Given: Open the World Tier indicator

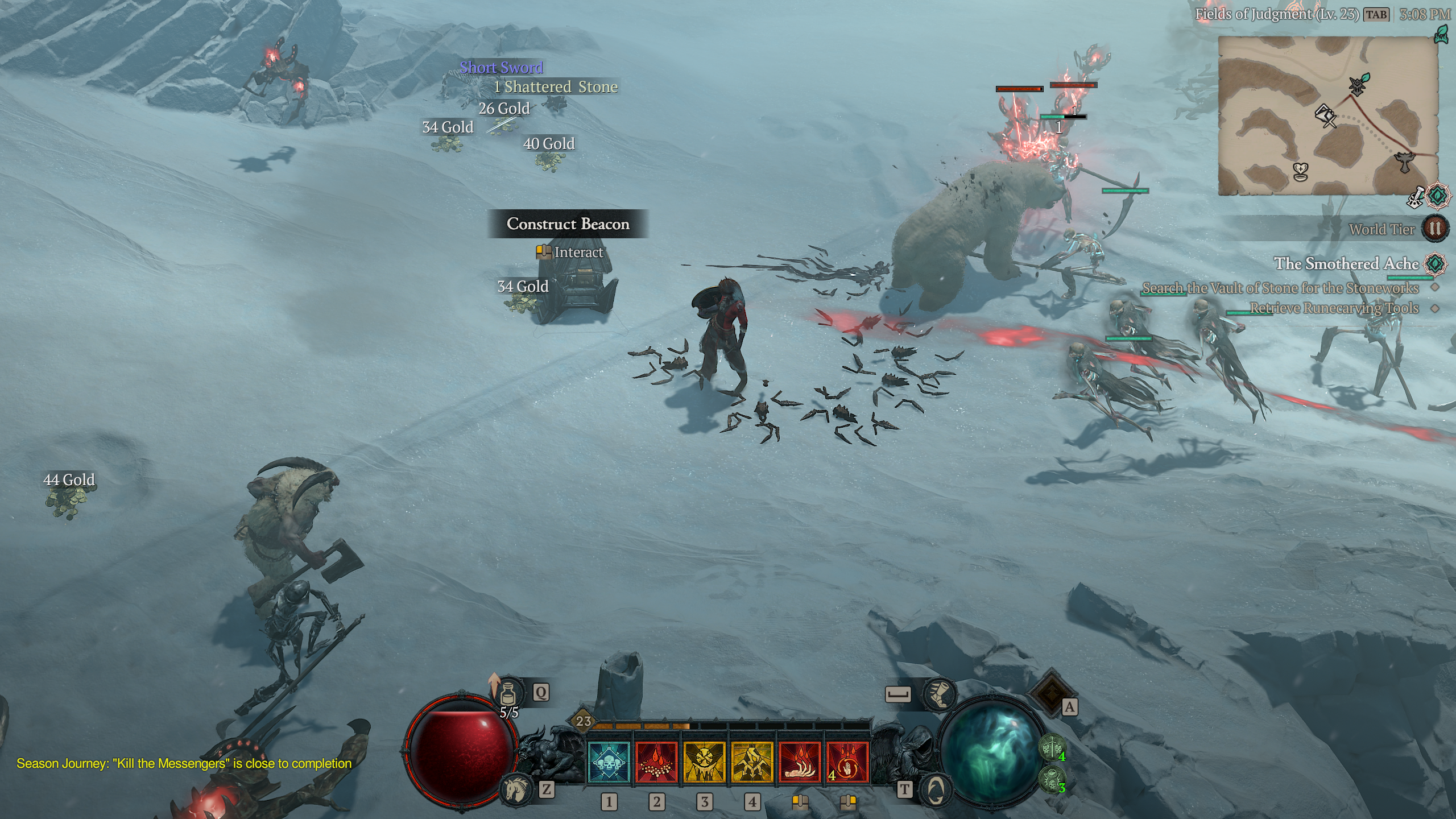Looking at the screenshot, I should pyautogui.click(x=1434, y=229).
